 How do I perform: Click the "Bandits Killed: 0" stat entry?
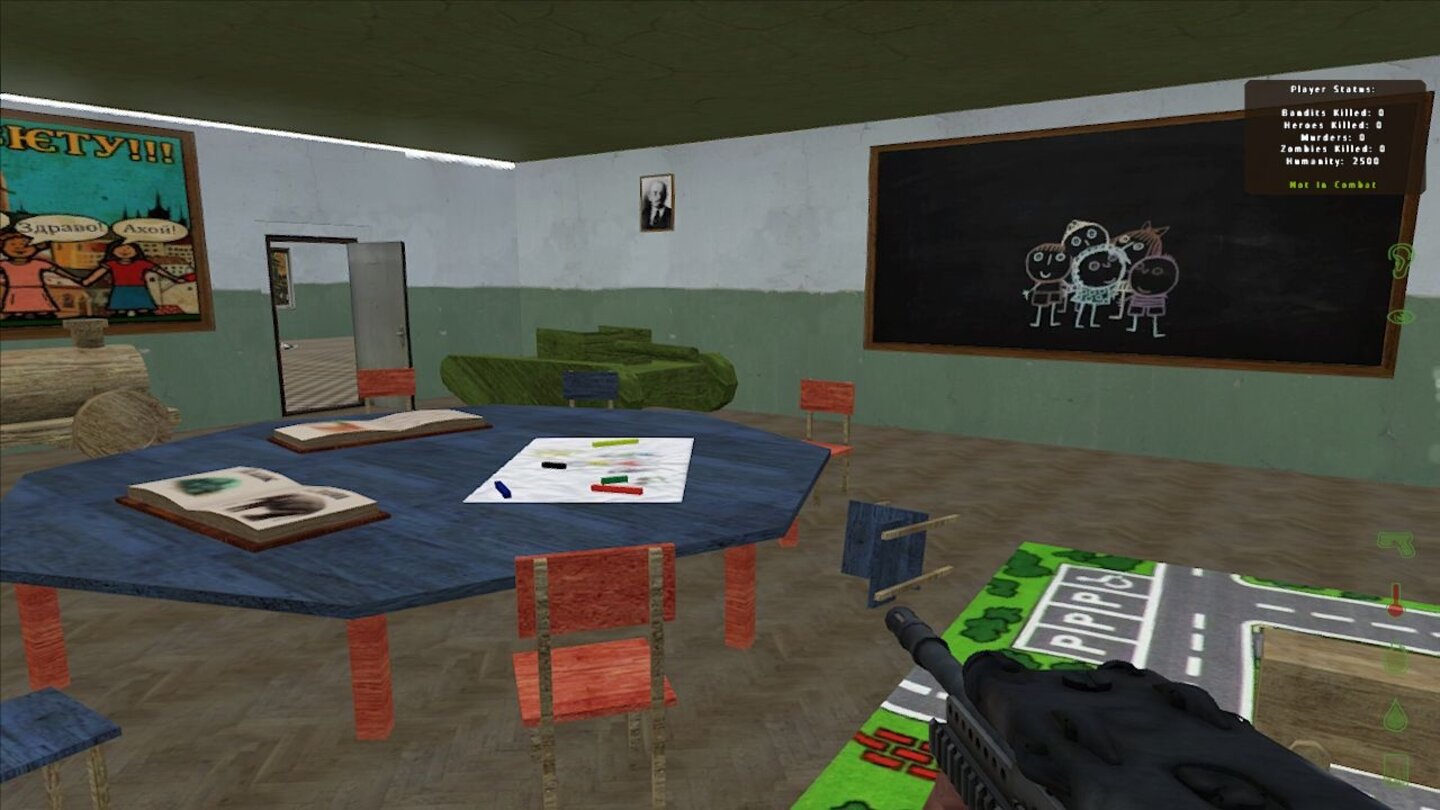click(1333, 113)
